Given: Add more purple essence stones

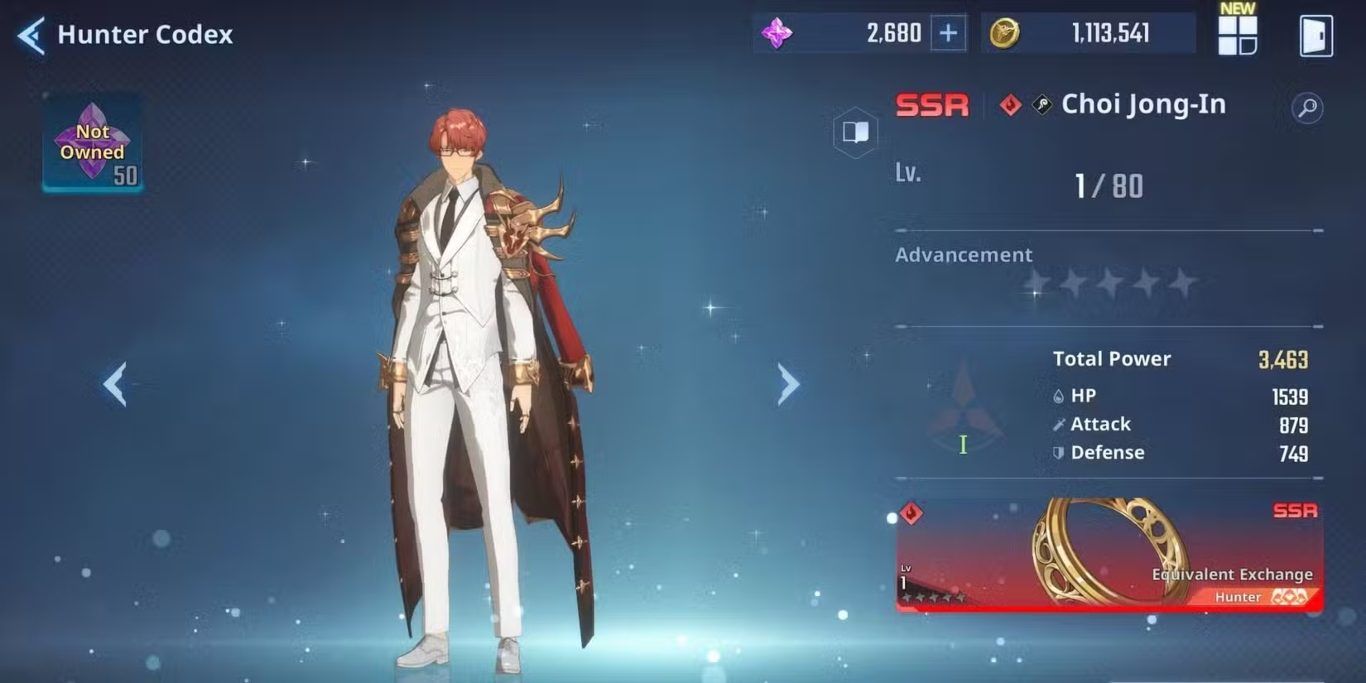Looking at the screenshot, I should click(x=948, y=34).
